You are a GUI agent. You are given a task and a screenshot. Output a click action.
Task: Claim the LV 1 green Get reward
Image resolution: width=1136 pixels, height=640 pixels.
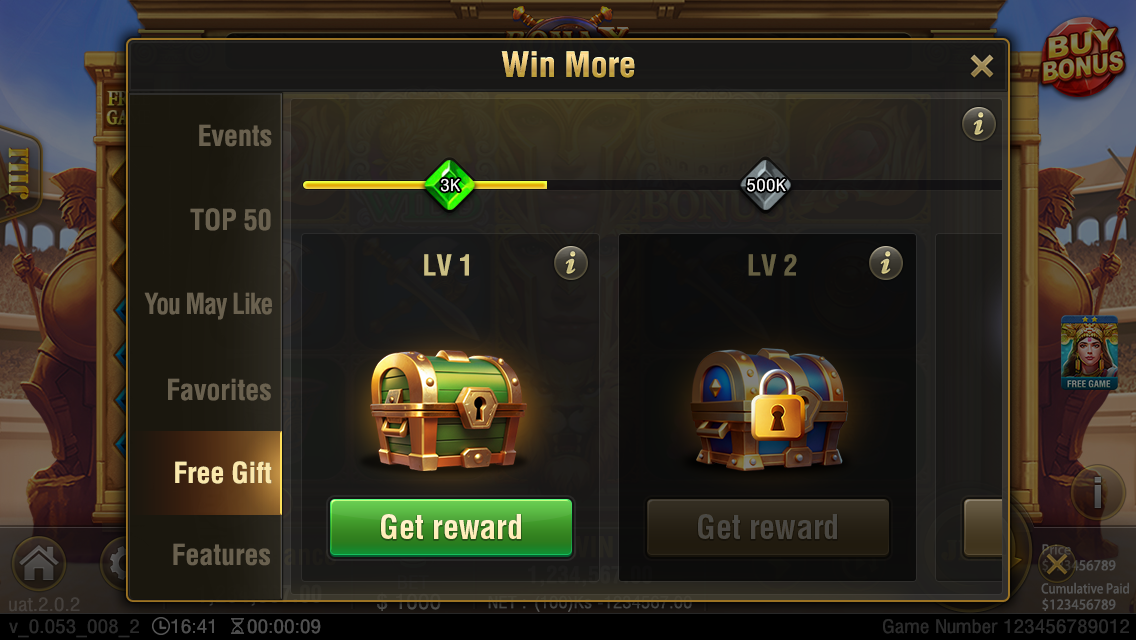click(x=451, y=527)
